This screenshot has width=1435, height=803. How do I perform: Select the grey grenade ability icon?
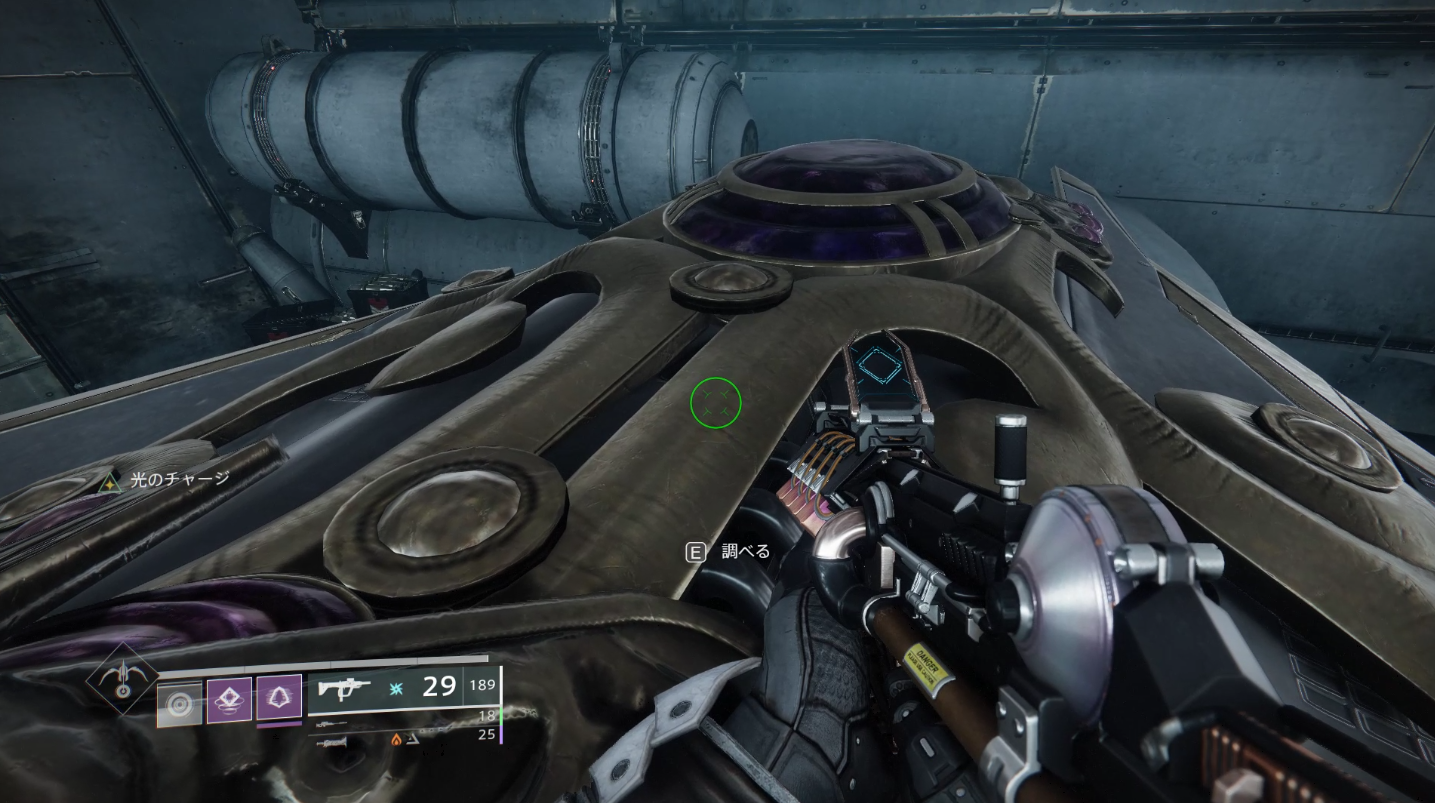(181, 704)
